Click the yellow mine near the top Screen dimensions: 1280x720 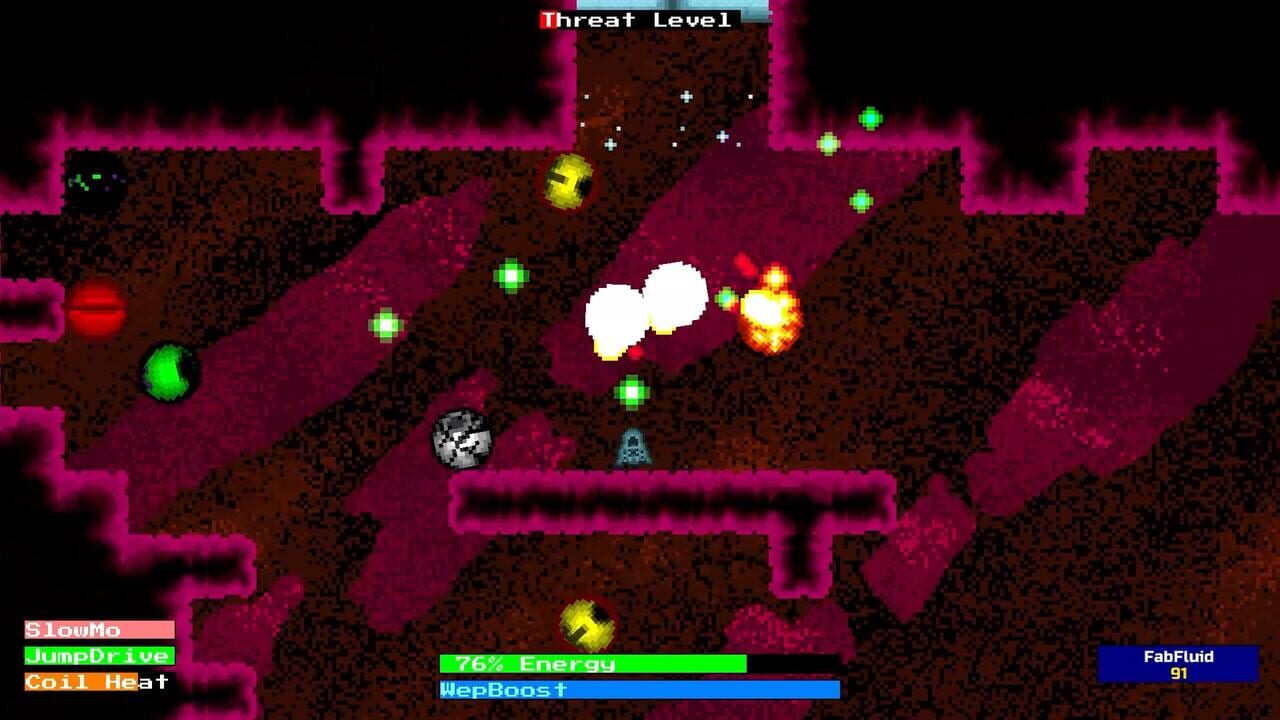point(566,179)
